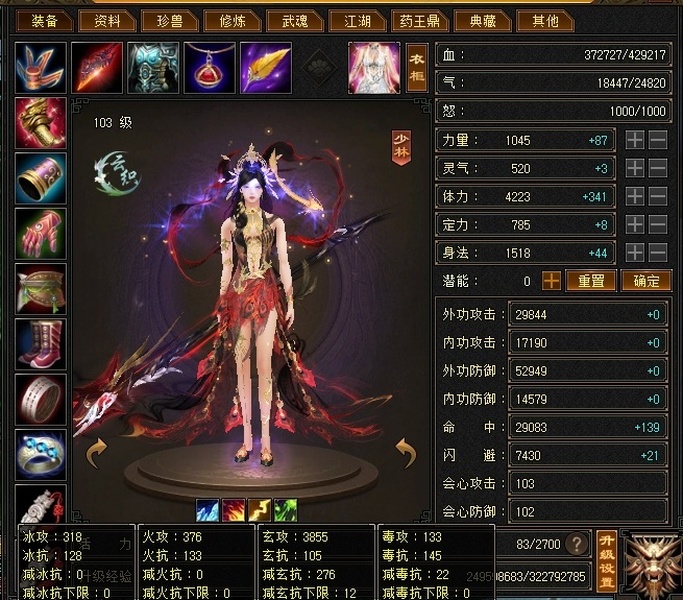Select the red gem necklace slot
Viewport: 683px width, 600px height.
pos(208,68)
